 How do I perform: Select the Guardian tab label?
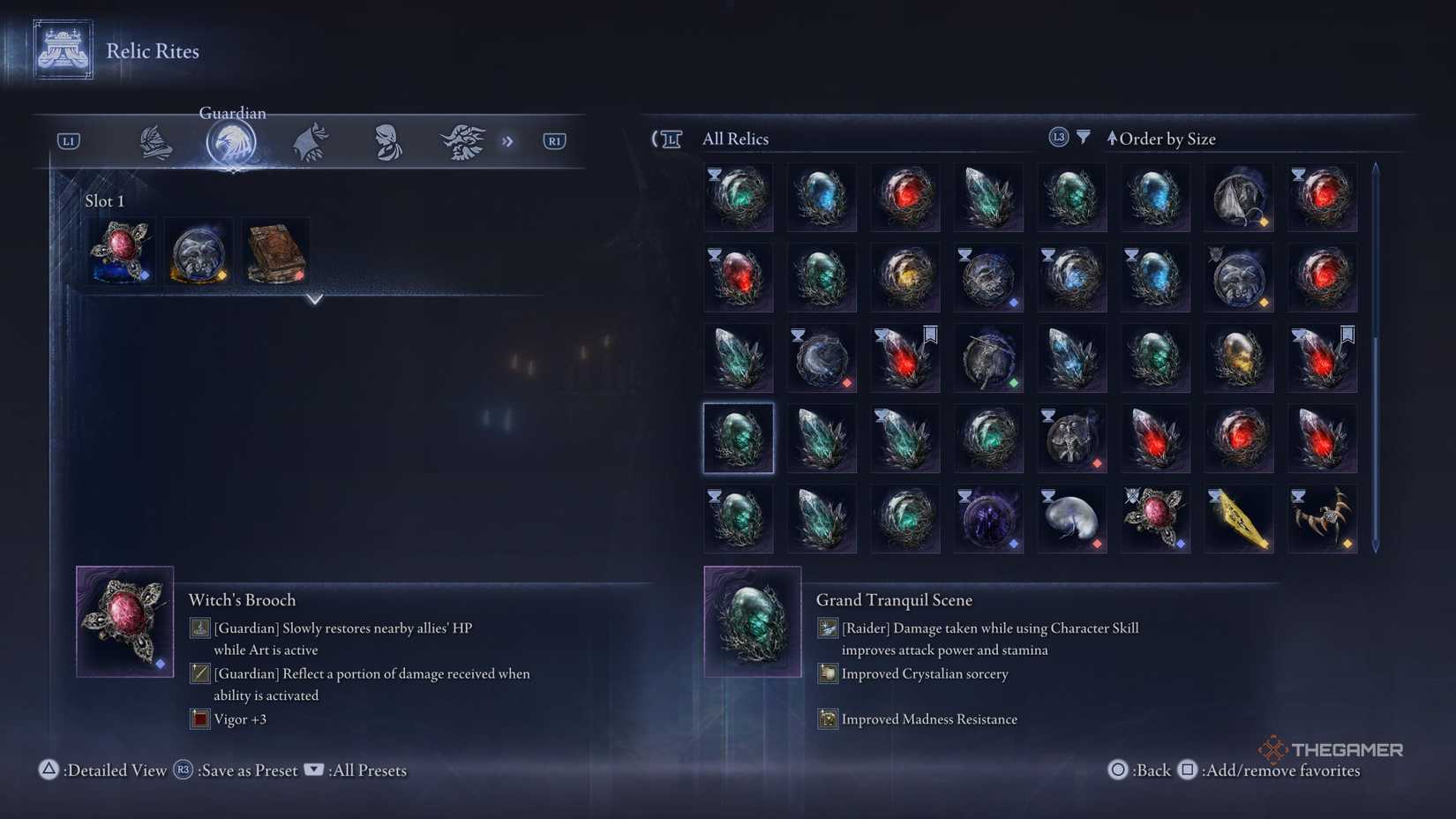tap(232, 113)
